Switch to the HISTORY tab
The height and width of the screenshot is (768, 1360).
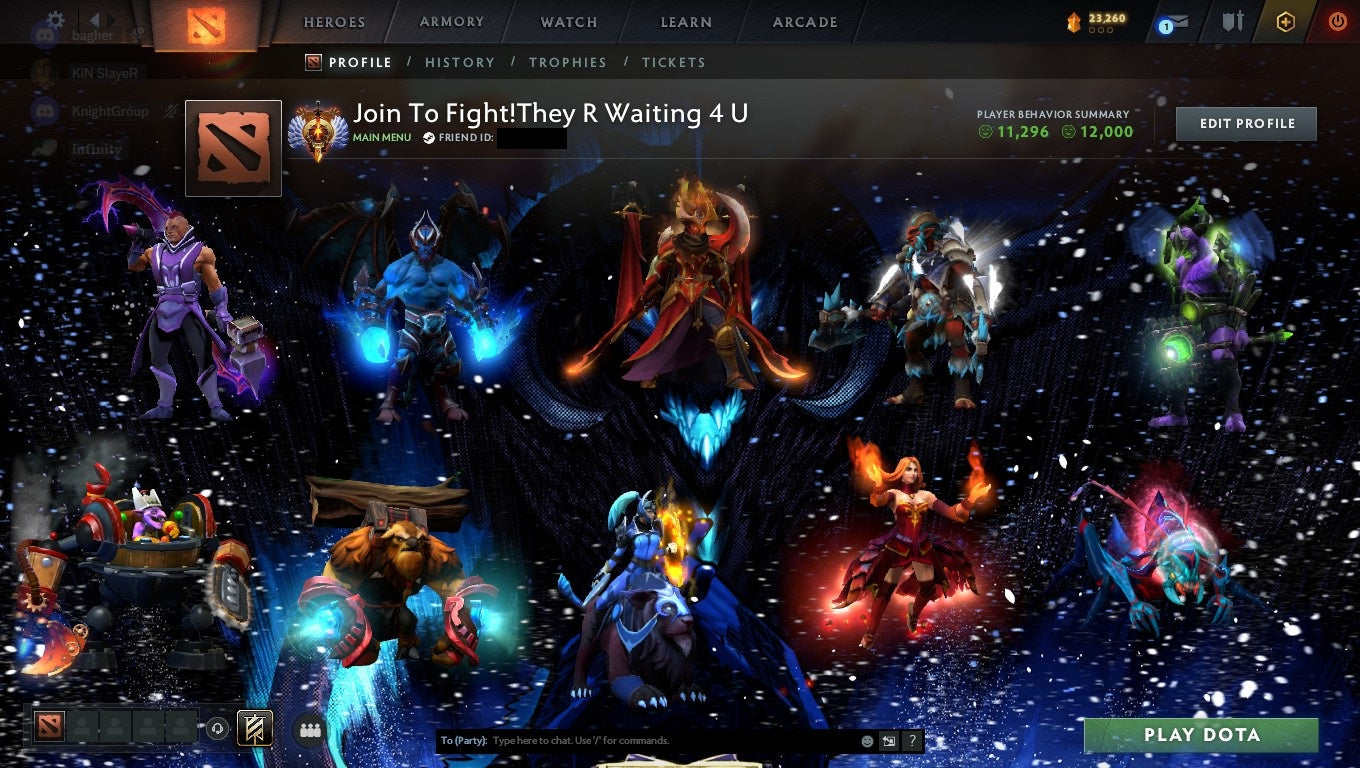pos(459,62)
